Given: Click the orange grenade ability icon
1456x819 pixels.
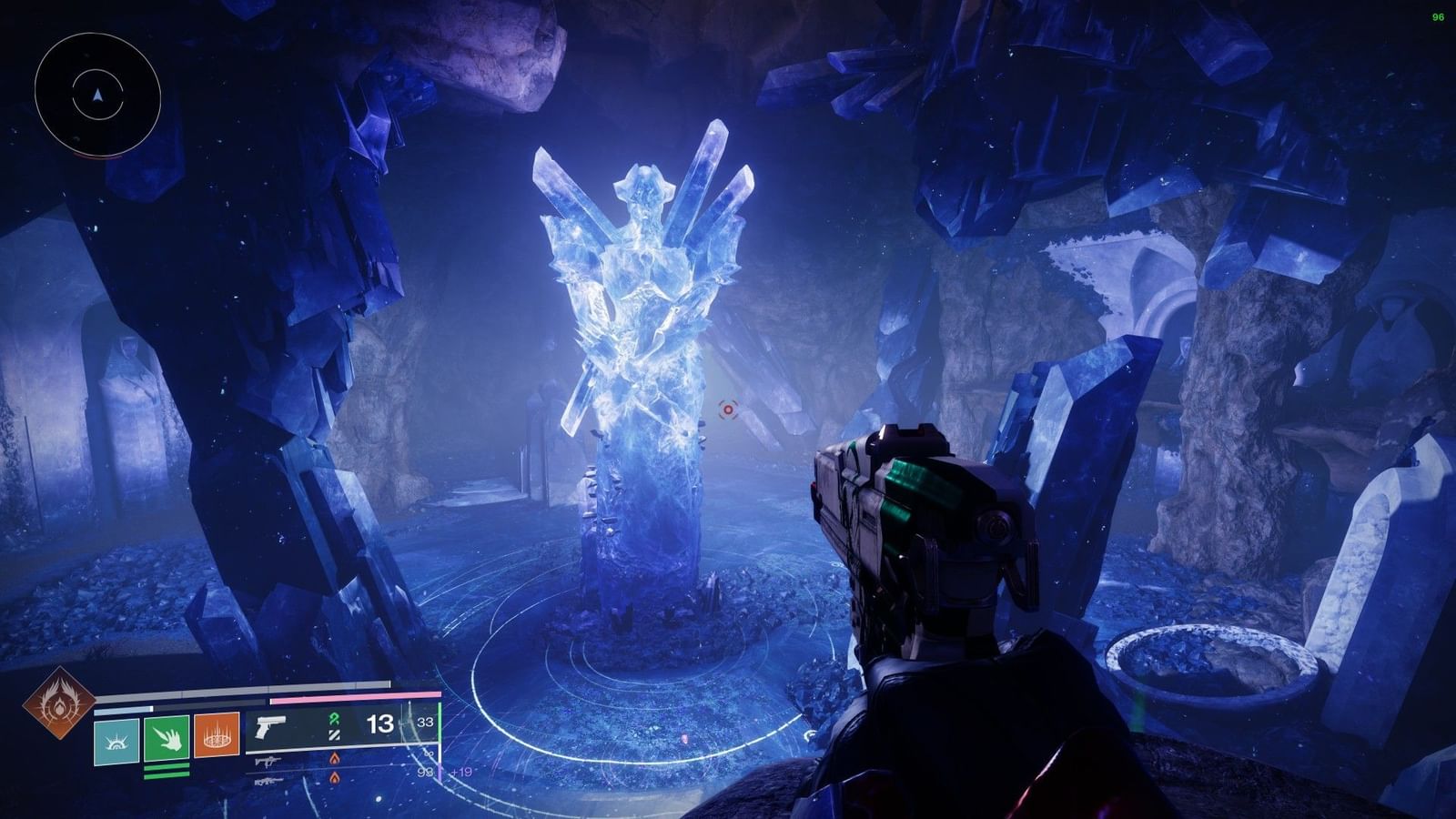Looking at the screenshot, I should pyautogui.click(x=216, y=737).
